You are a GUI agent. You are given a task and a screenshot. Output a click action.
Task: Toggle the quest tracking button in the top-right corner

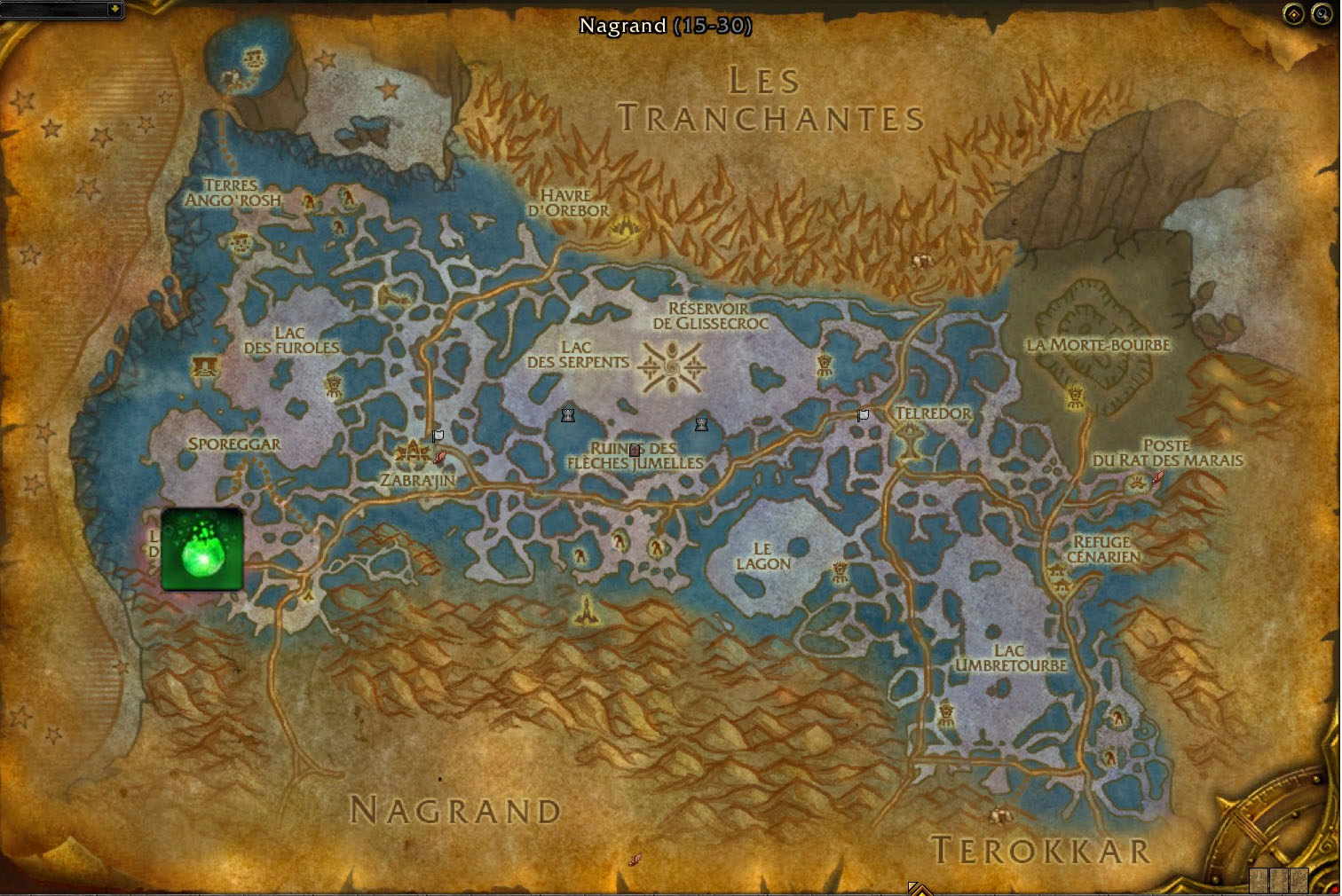point(1293,14)
